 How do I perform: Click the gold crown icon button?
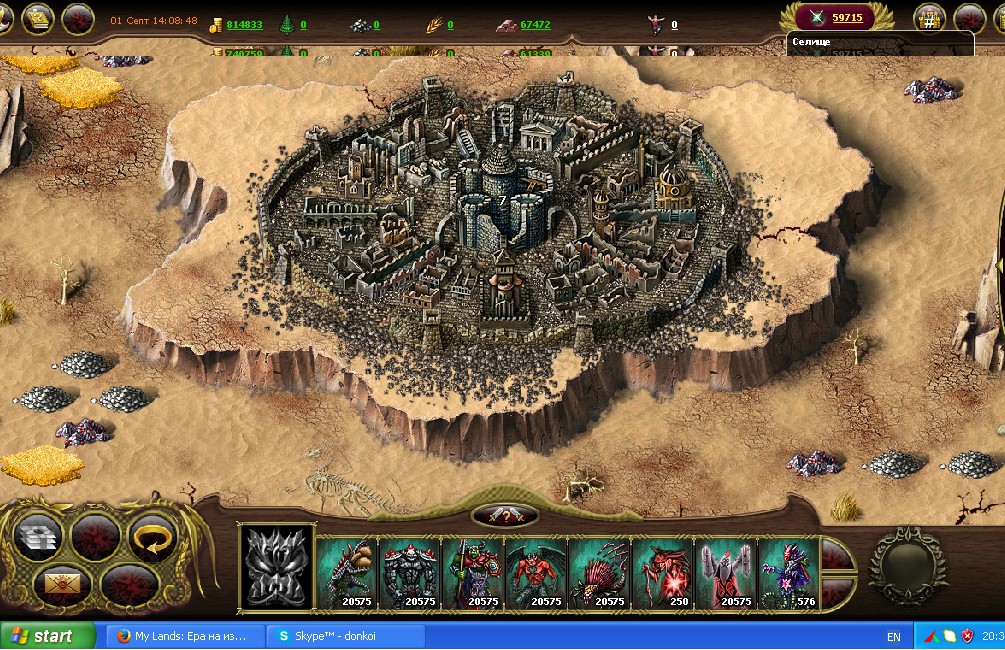37,19
